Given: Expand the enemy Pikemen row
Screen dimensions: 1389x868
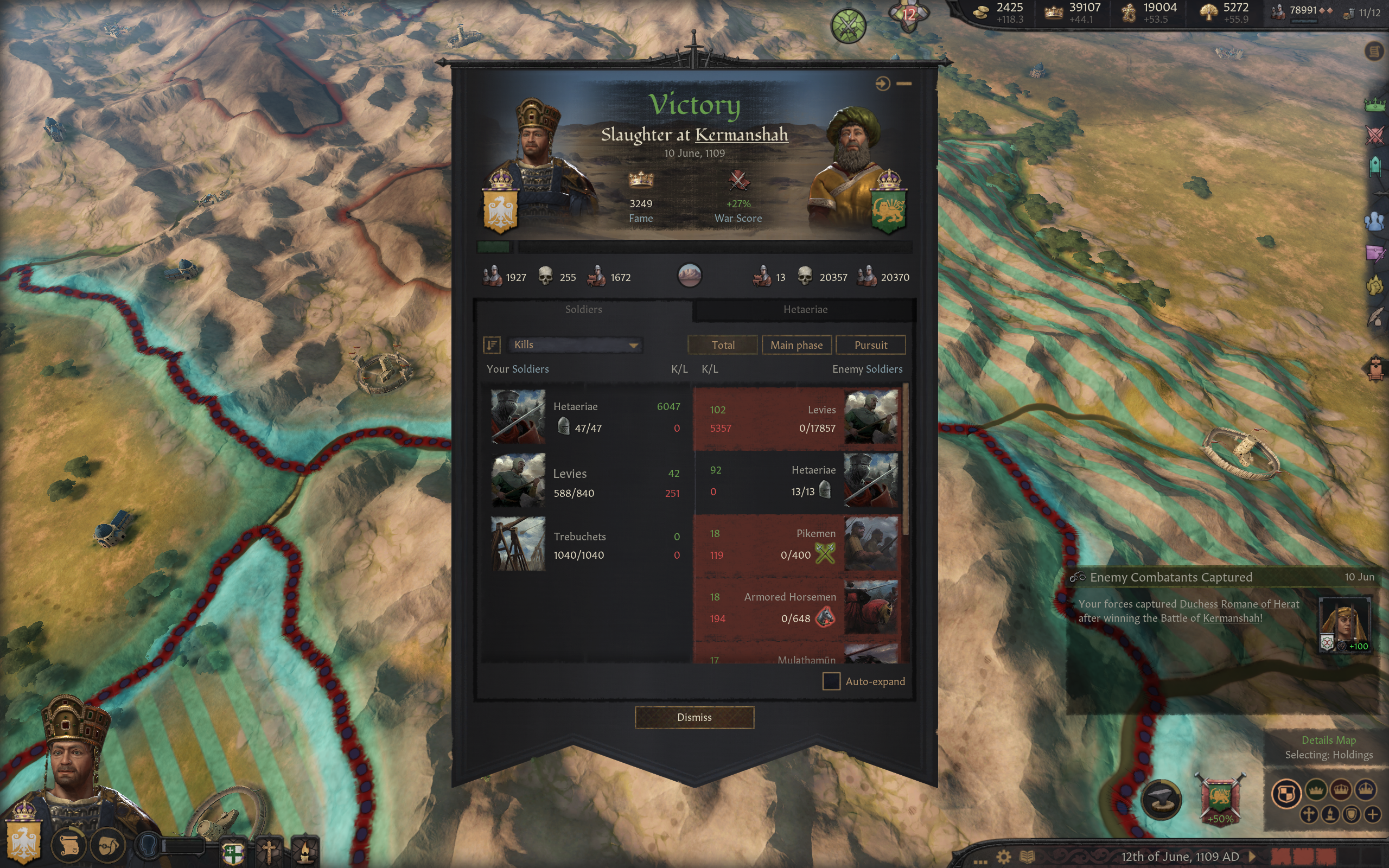Looking at the screenshot, I should pos(798,544).
